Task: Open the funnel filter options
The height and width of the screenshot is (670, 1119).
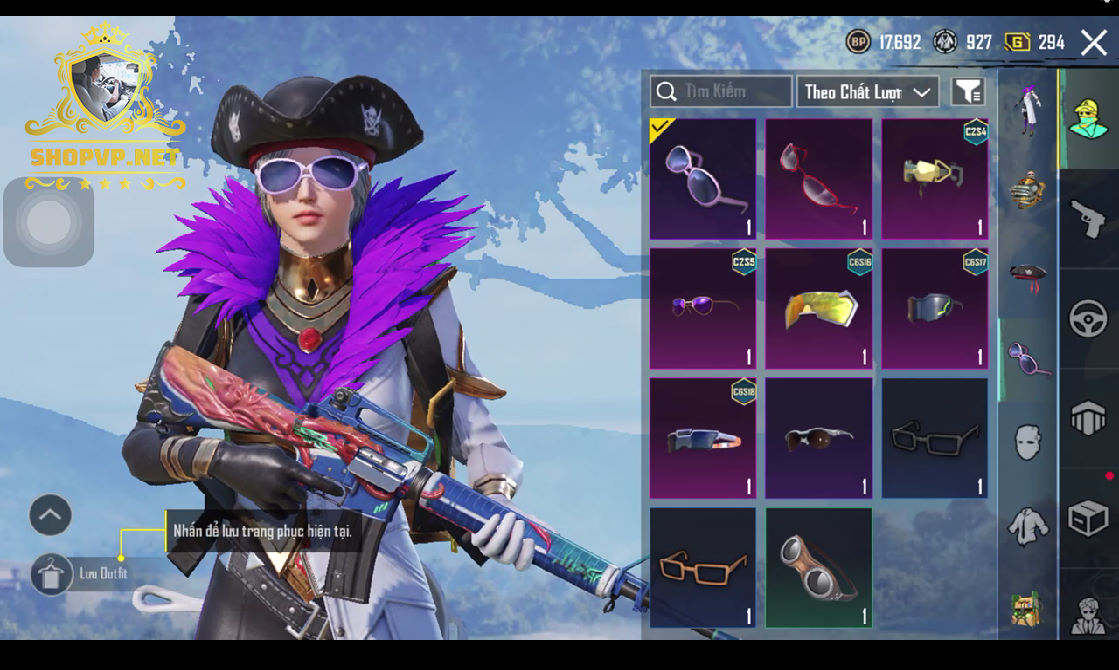Action: click(x=967, y=92)
